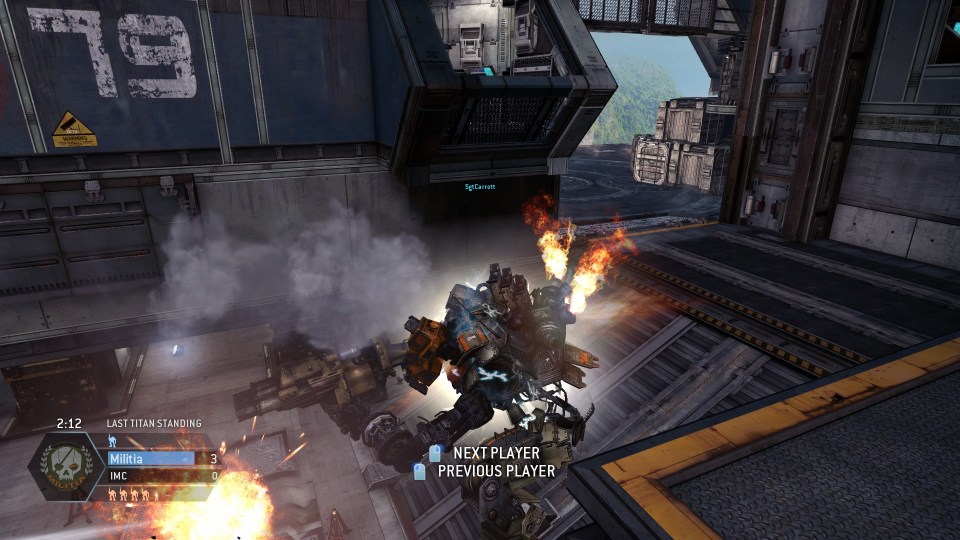960x540 pixels.
Task: Click the skull faction emblem
Action: [66, 467]
